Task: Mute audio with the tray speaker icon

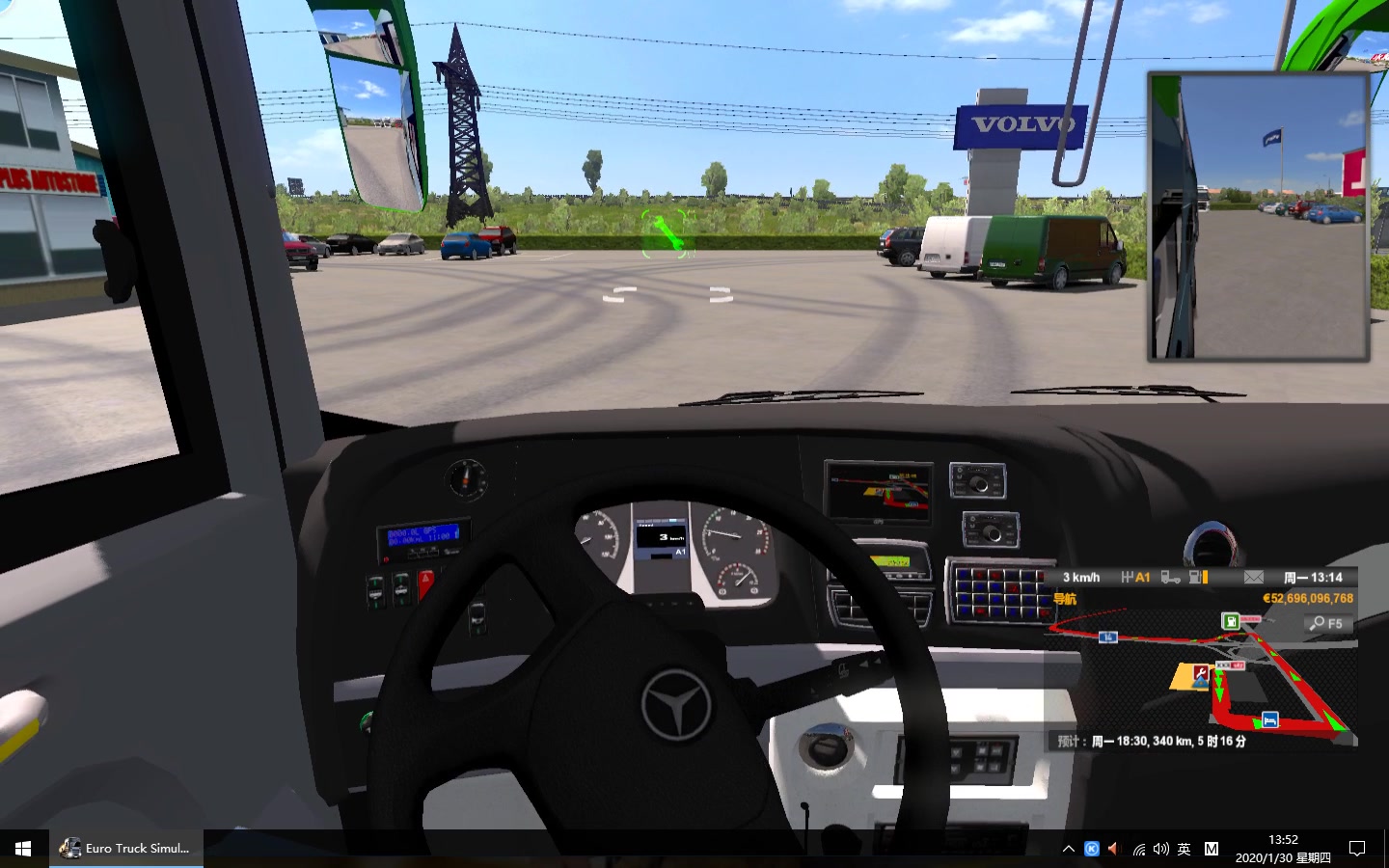Action: point(1160,849)
